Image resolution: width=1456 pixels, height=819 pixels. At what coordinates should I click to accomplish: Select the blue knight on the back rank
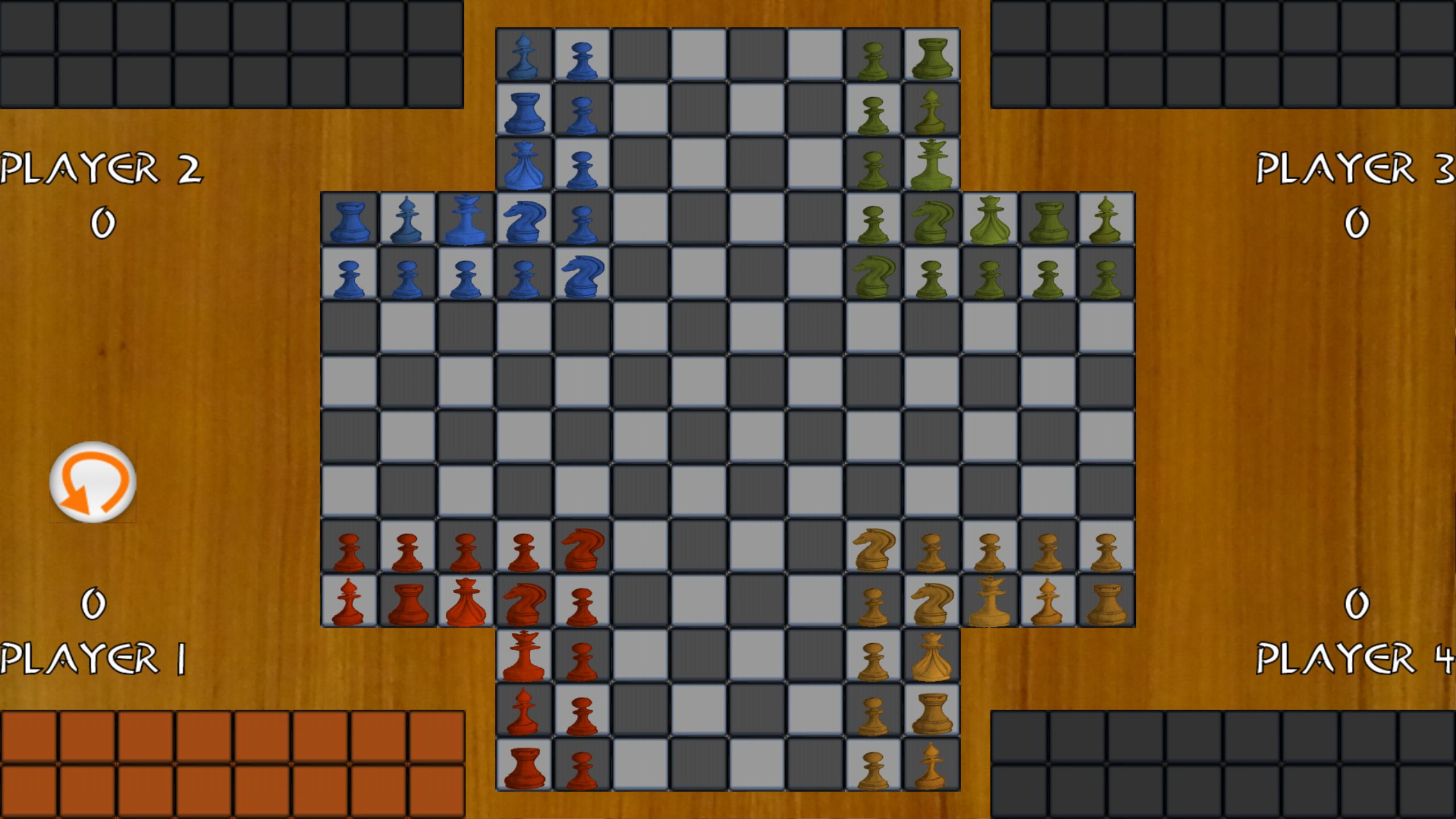tap(523, 222)
